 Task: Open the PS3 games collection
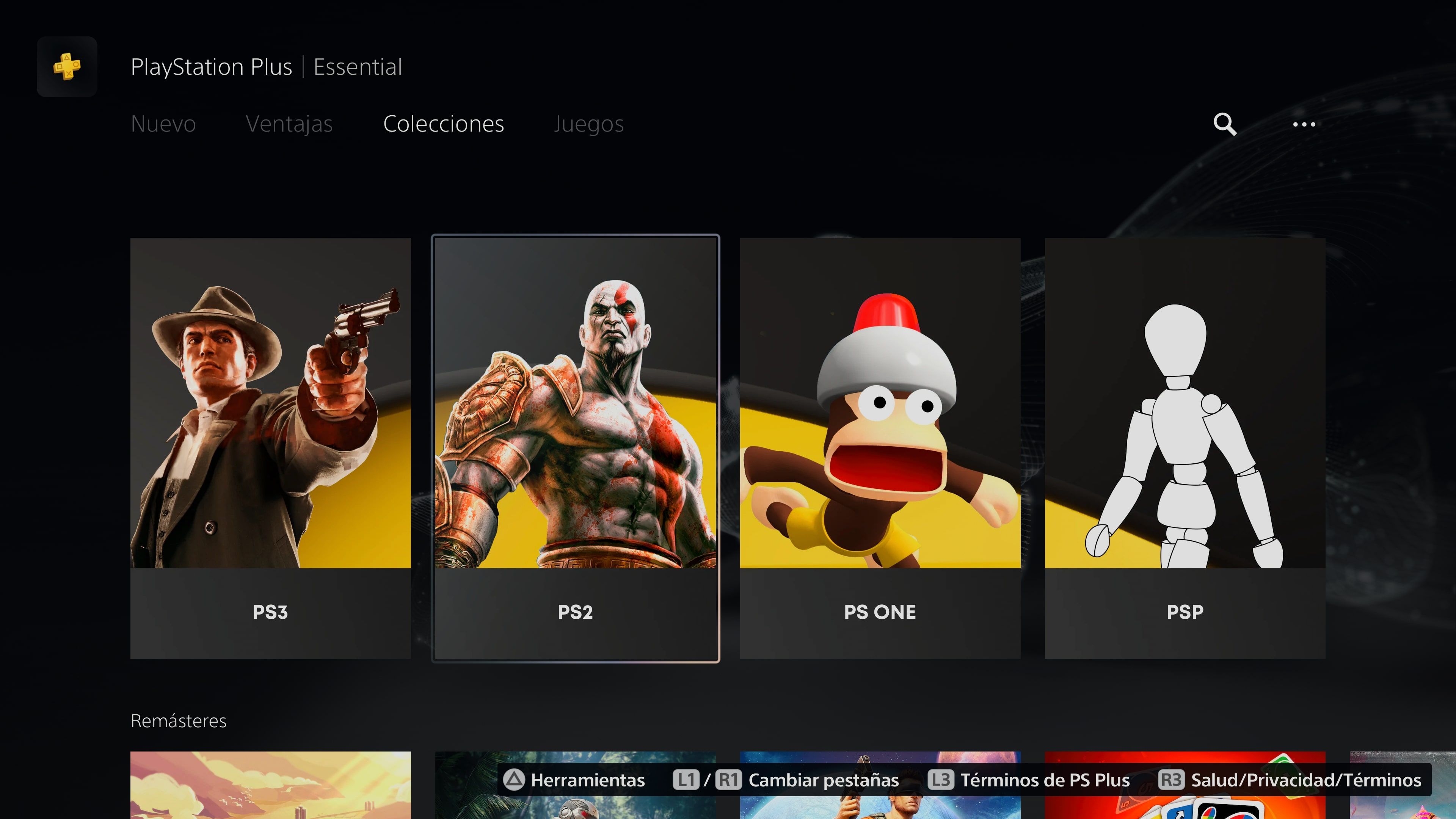click(x=270, y=449)
